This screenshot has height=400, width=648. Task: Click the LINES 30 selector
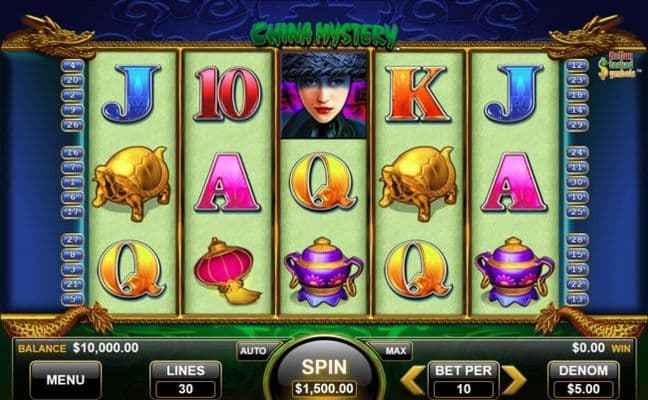click(185, 379)
